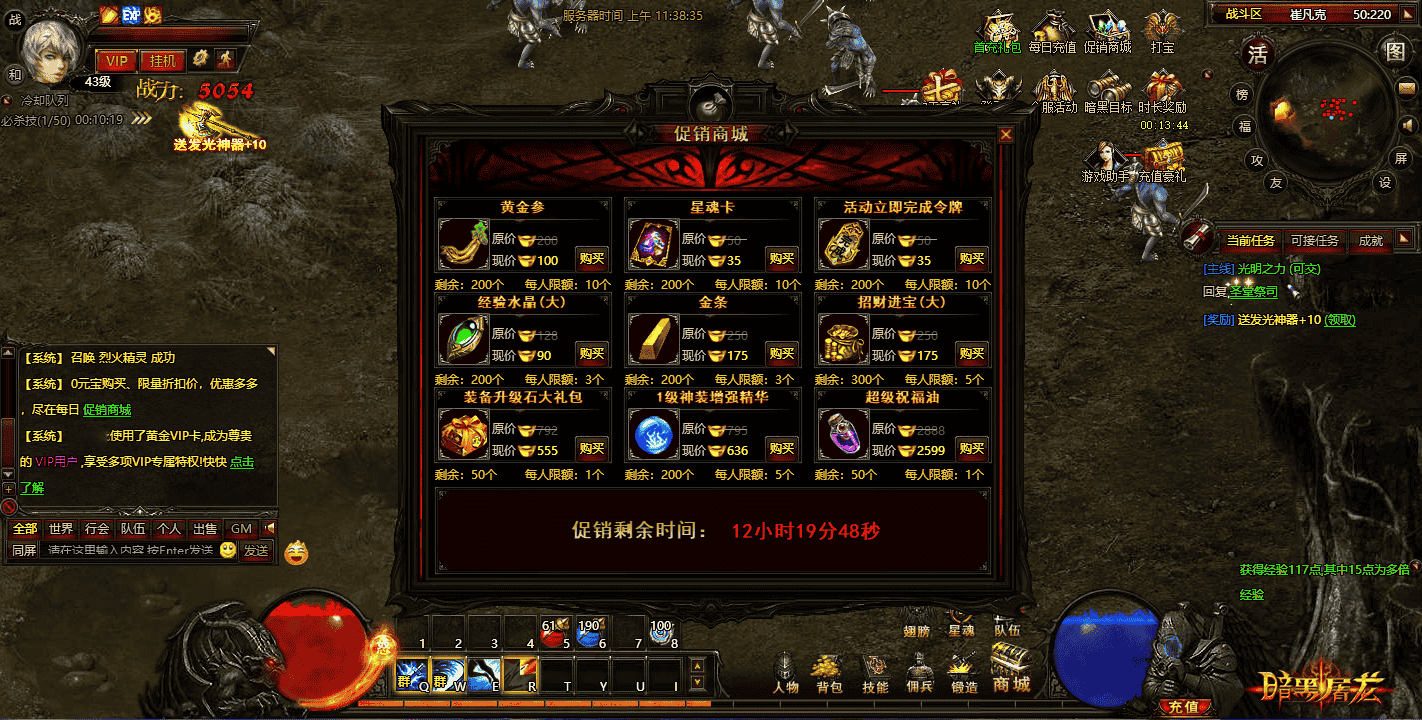The image size is (1422, 720).
Task: Click the 充值 recharge button
Action: point(1183,707)
